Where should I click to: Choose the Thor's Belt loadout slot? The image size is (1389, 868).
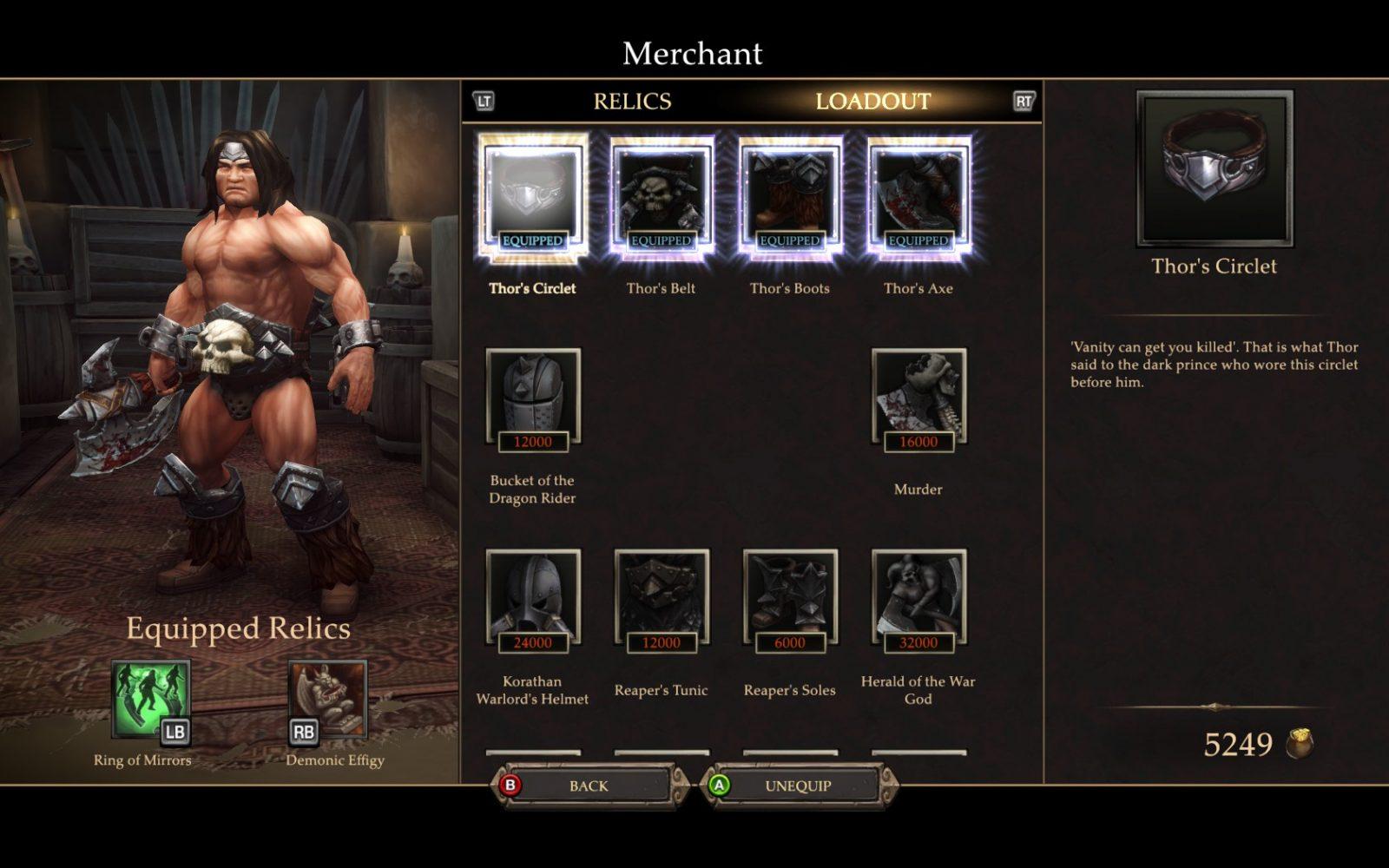click(x=661, y=198)
